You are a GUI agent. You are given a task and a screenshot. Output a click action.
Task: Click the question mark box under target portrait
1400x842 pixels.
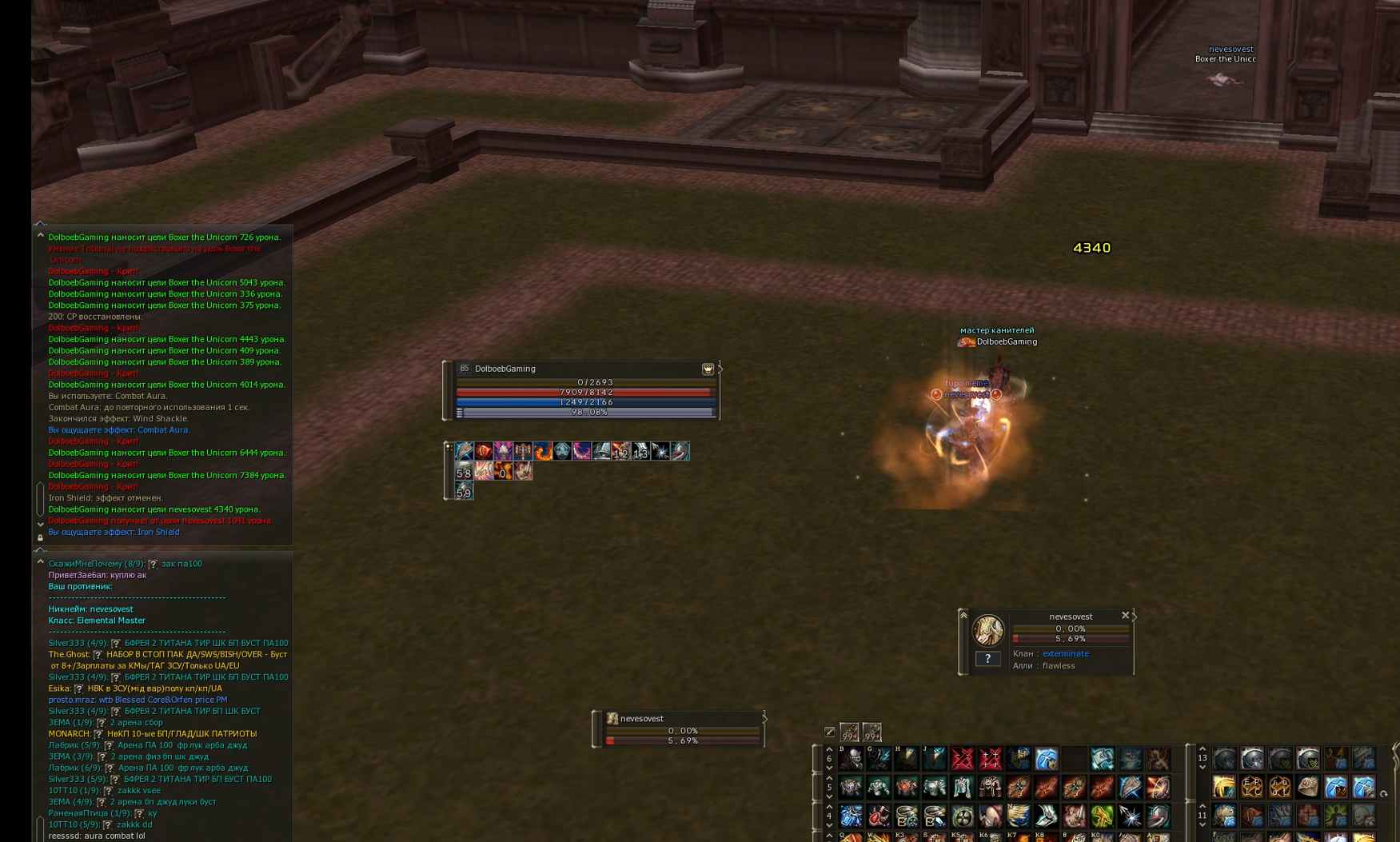(x=987, y=659)
